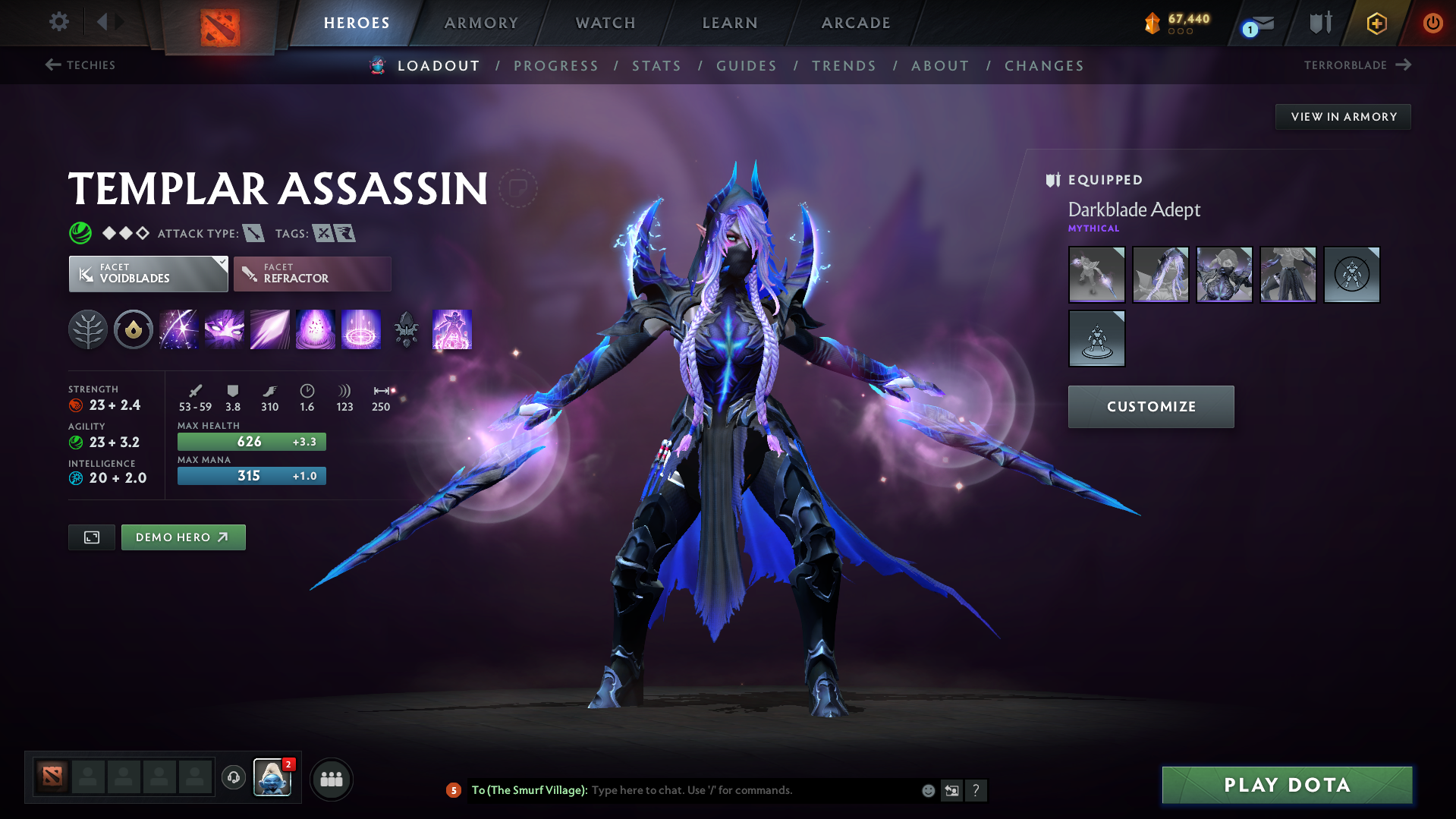This screenshot has height=819, width=1456.
Task: Open the Dota Plus hexagon icon
Action: point(1376,23)
